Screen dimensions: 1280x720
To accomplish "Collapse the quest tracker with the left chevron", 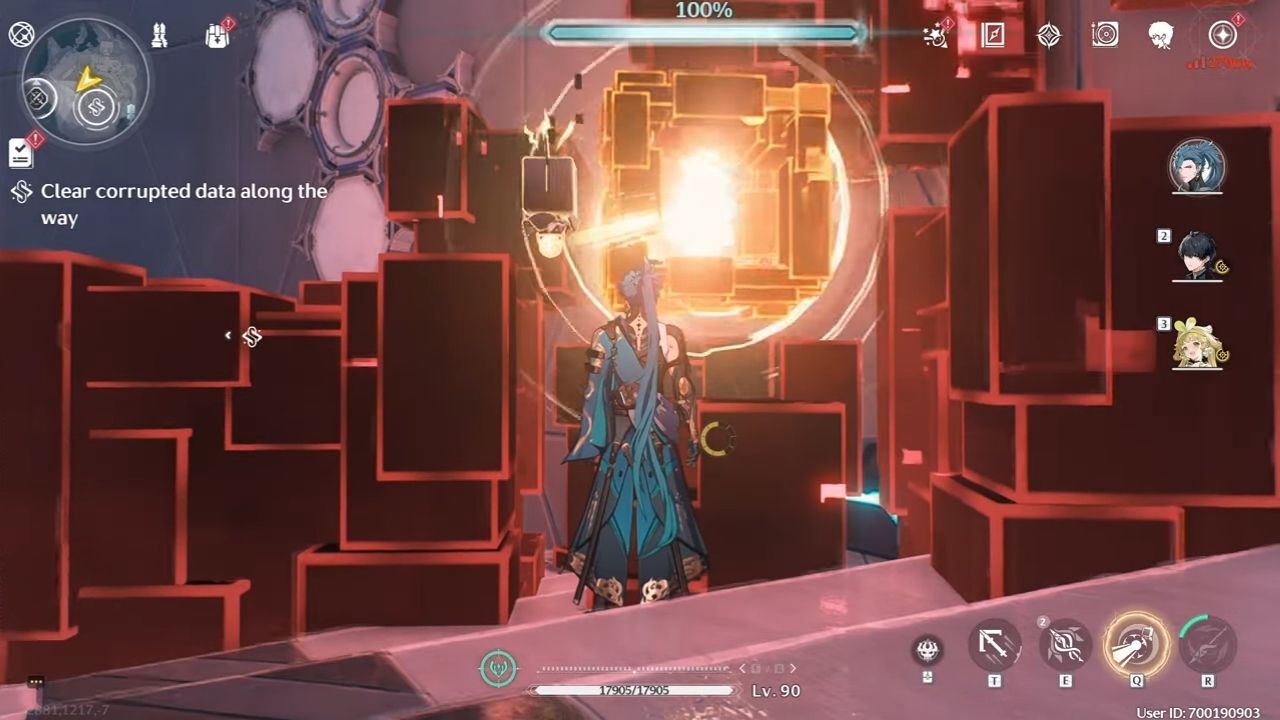I will pyautogui.click(x=227, y=337).
